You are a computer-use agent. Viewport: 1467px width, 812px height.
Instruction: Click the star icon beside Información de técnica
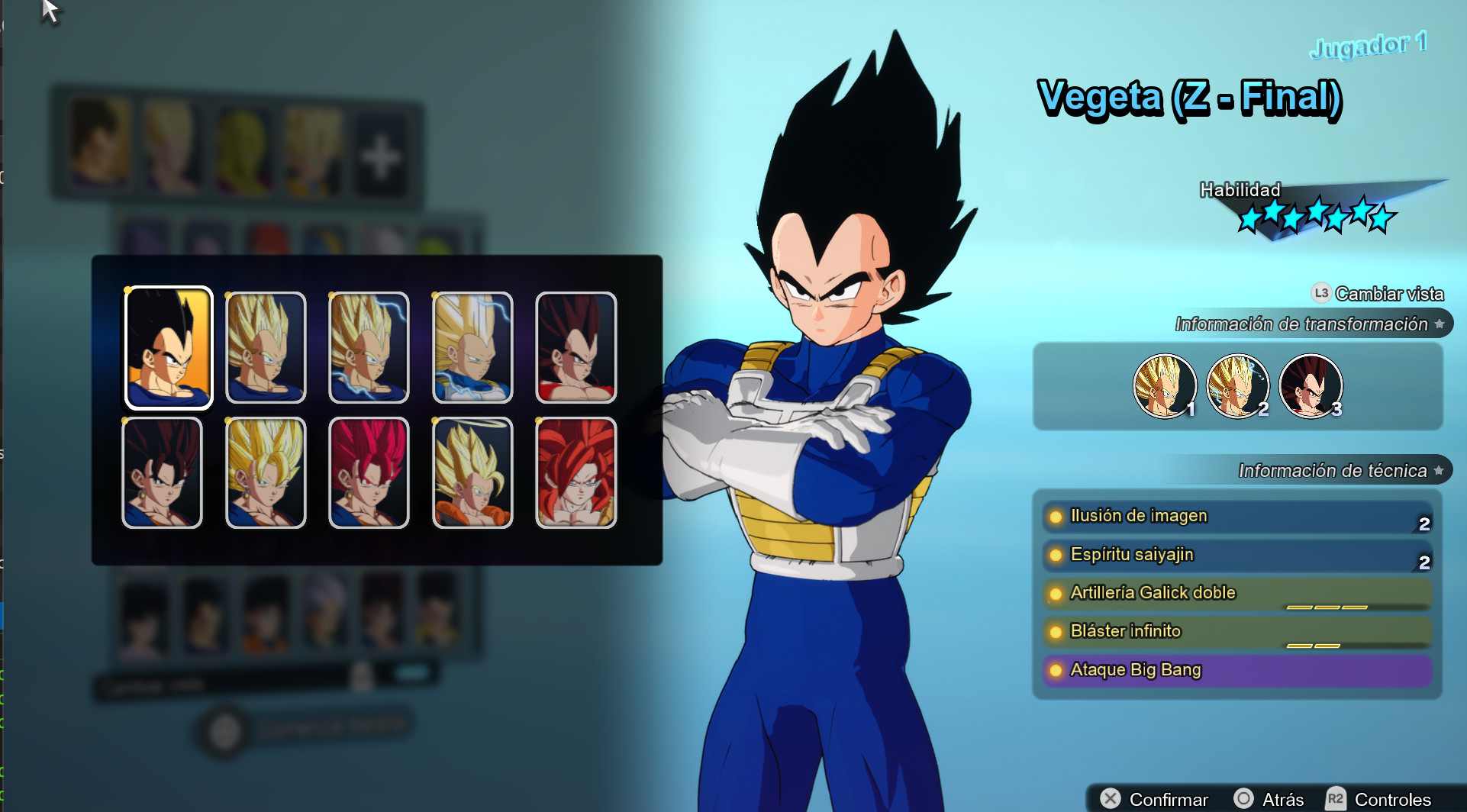click(x=1440, y=471)
